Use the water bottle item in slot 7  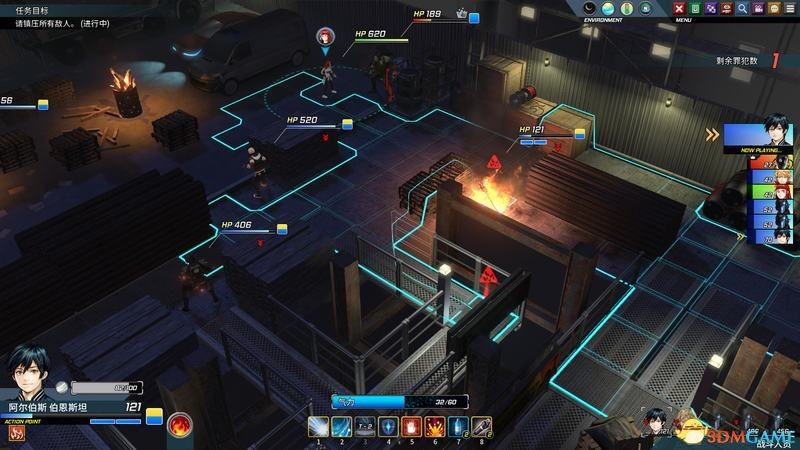[x=458, y=427]
